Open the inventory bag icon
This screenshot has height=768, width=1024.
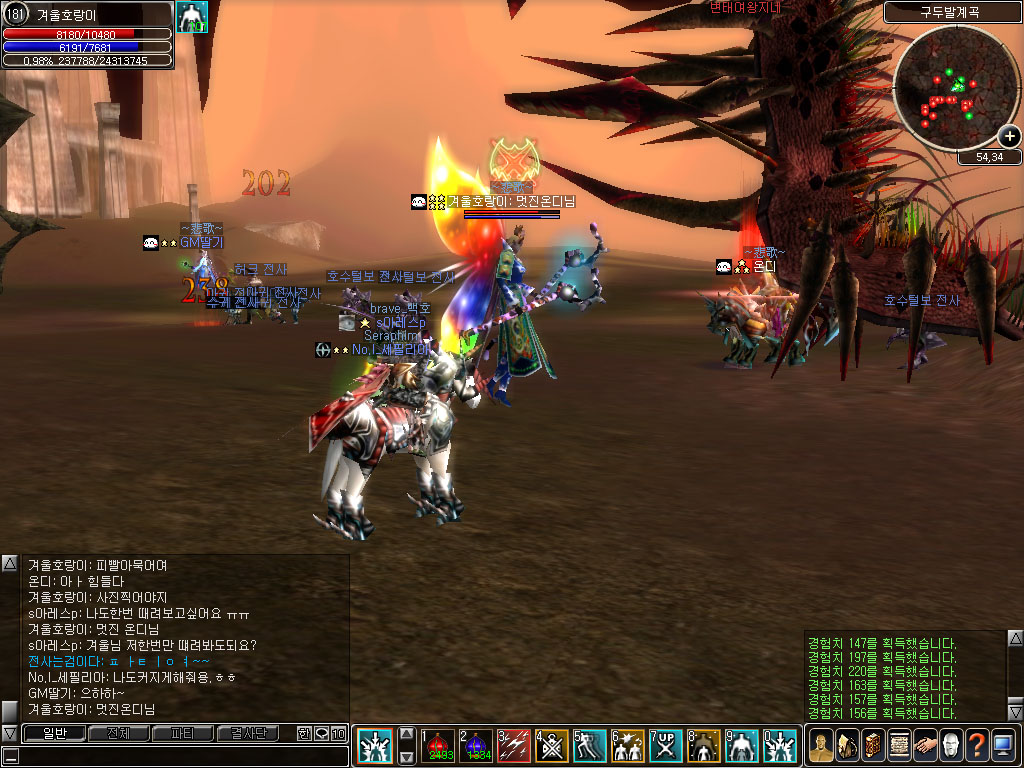(x=847, y=745)
